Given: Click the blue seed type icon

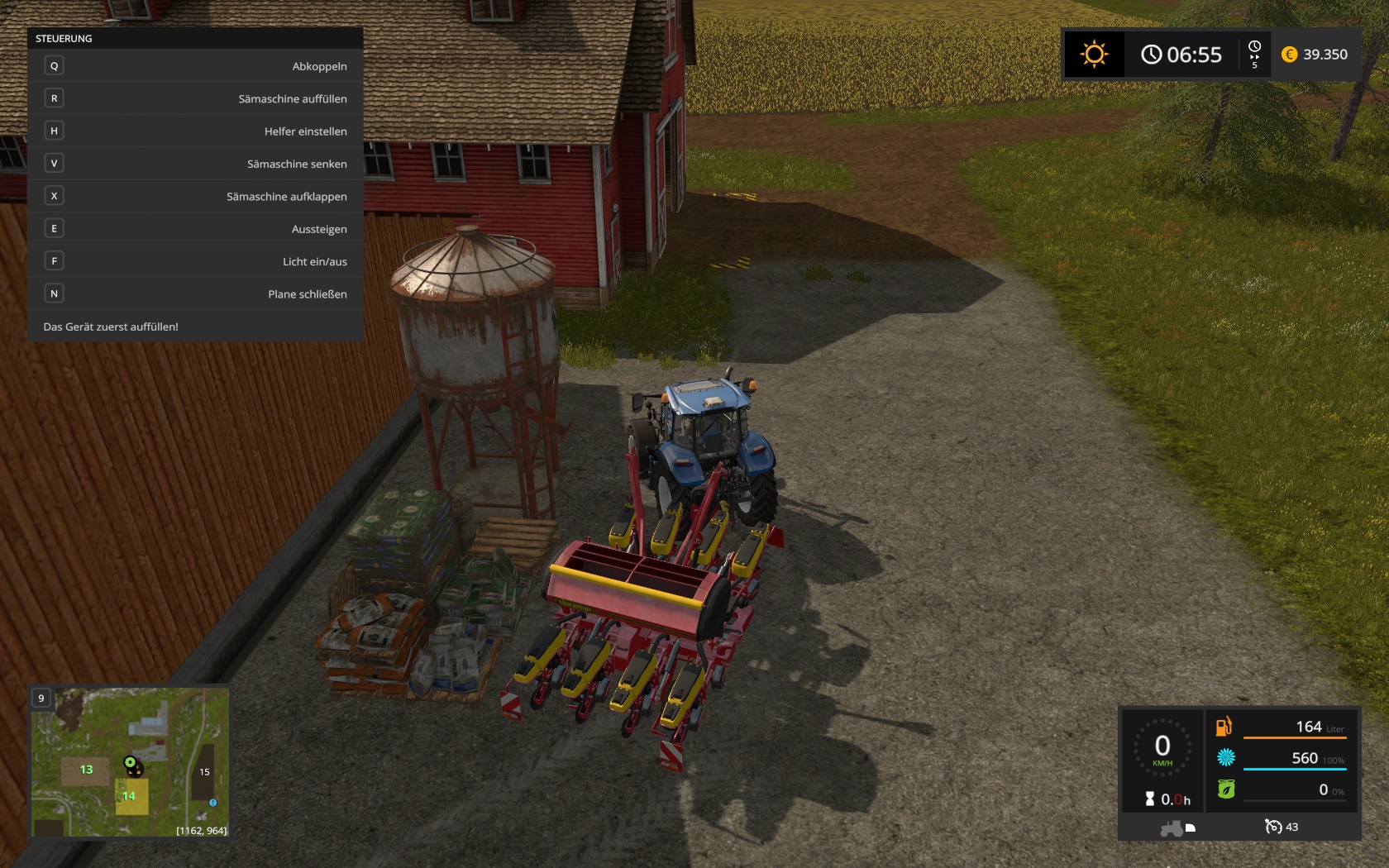Looking at the screenshot, I should click(x=1225, y=757).
